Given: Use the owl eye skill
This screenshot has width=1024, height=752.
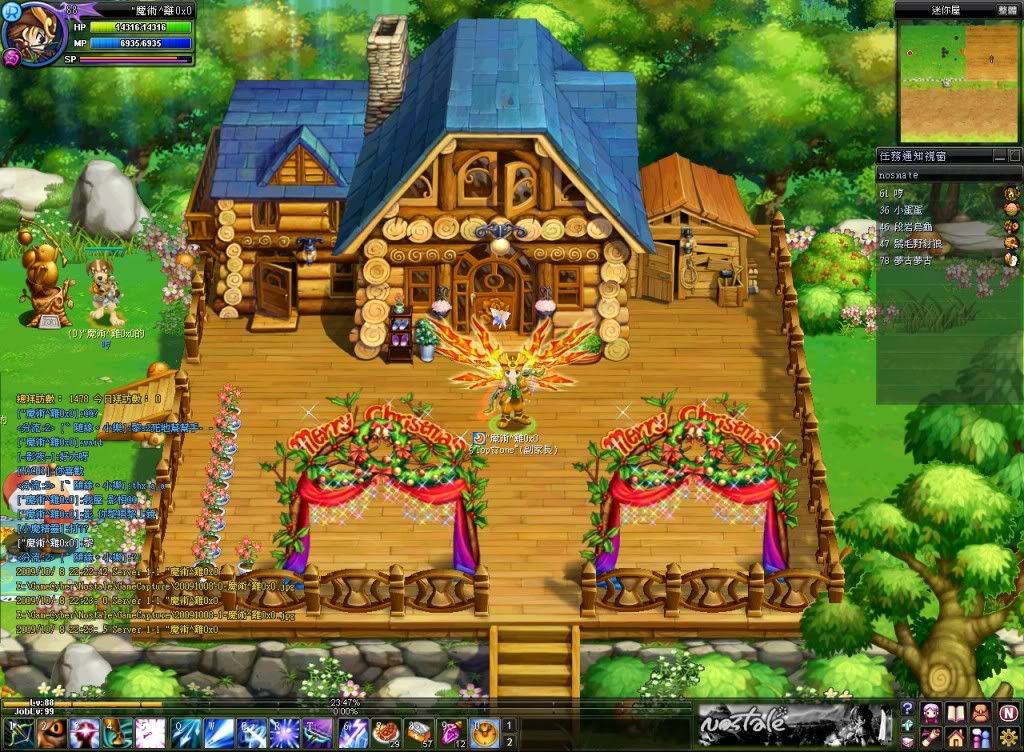Looking at the screenshot, I should pos(51,733).
